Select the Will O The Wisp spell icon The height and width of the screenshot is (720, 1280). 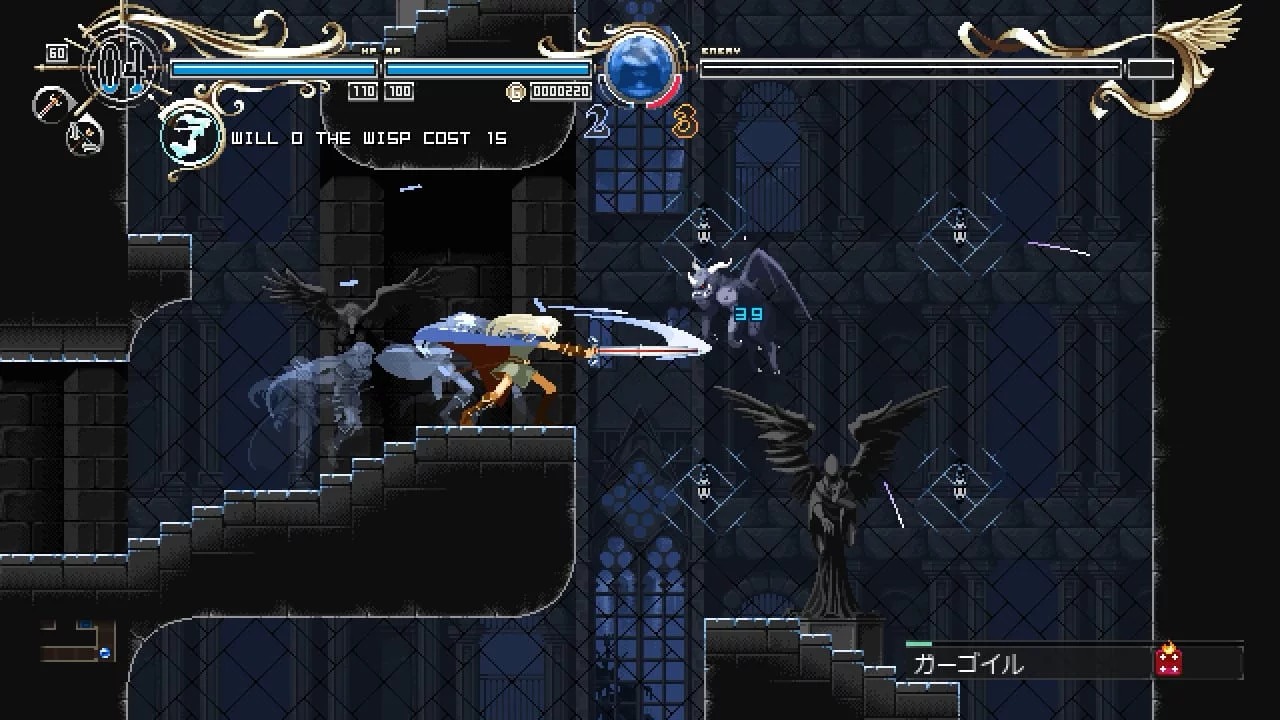coord(191,136)
